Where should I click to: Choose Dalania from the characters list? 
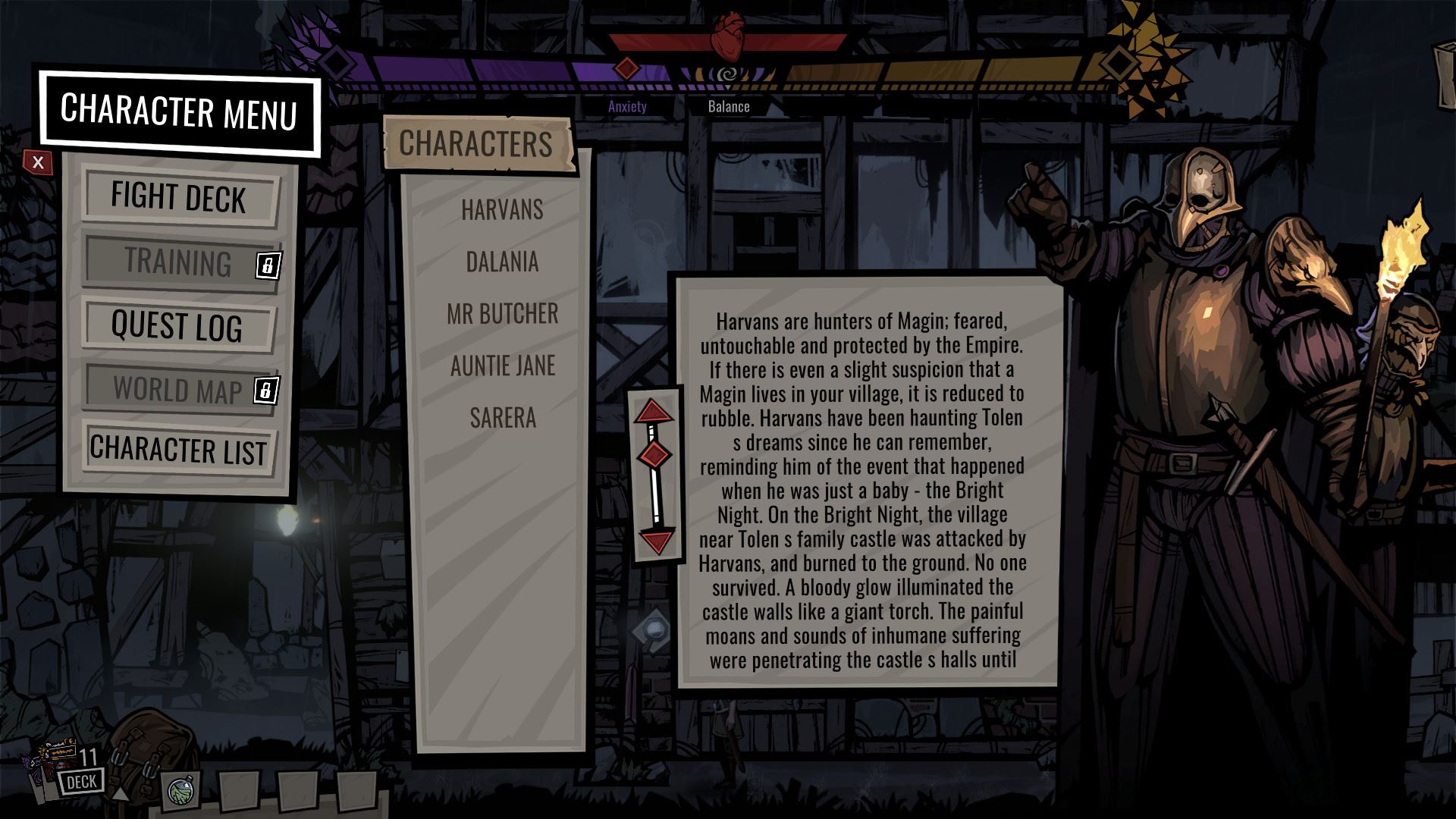coord(502,262)
